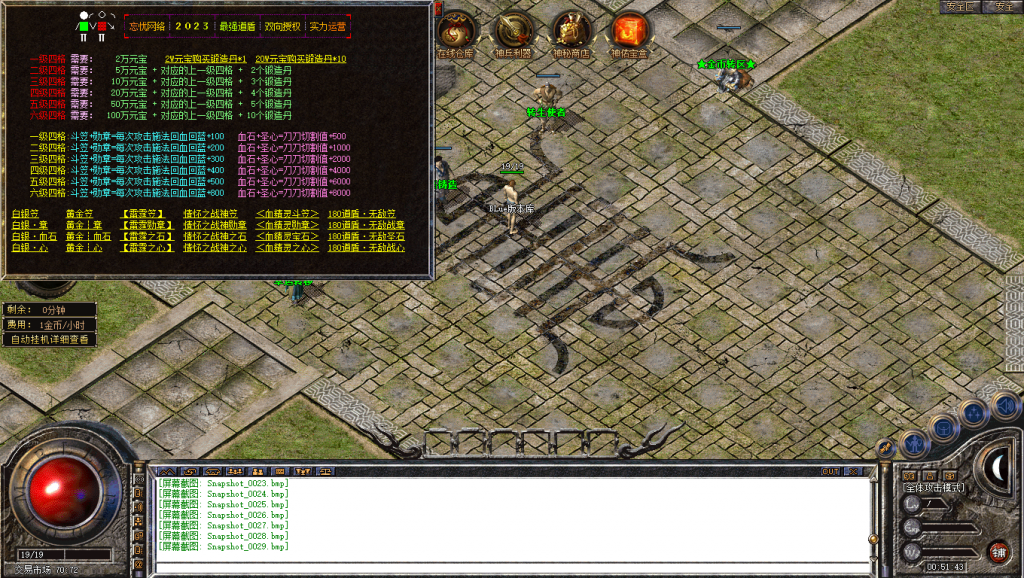This screenshot has width=1024, height=578.
Task: Toggle the 全体攻击模式 attack mode
Action: tap(934, 488)
